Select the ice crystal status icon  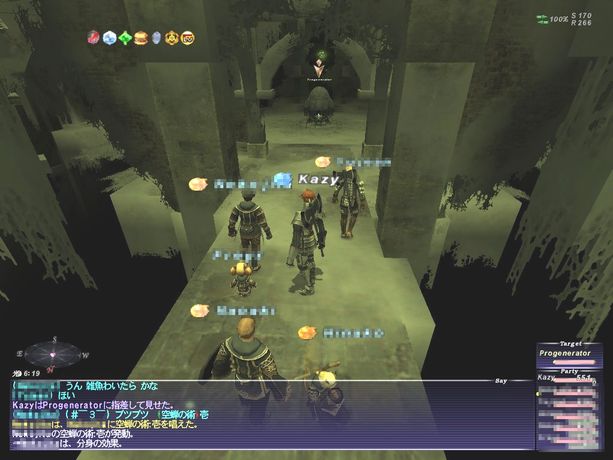pos(109,38)
